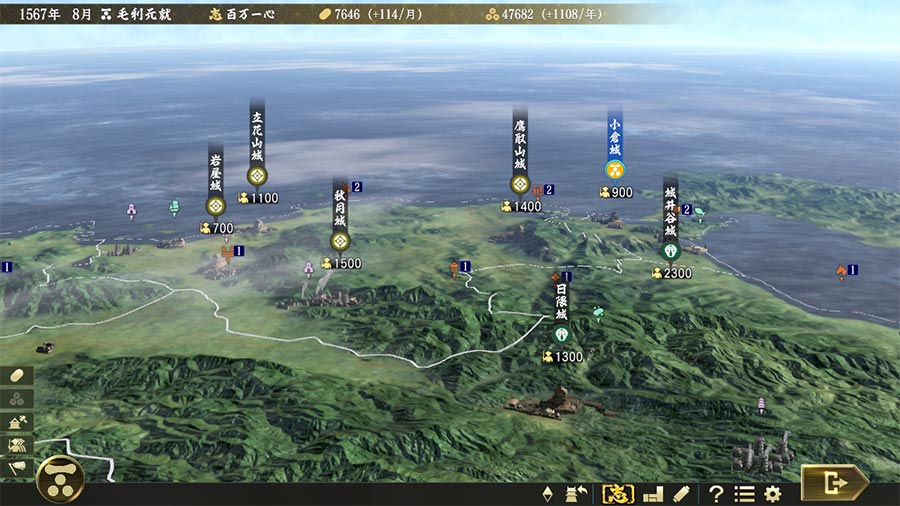
Task: Show the farmer and crops overlay
Action: pos(19,444)
